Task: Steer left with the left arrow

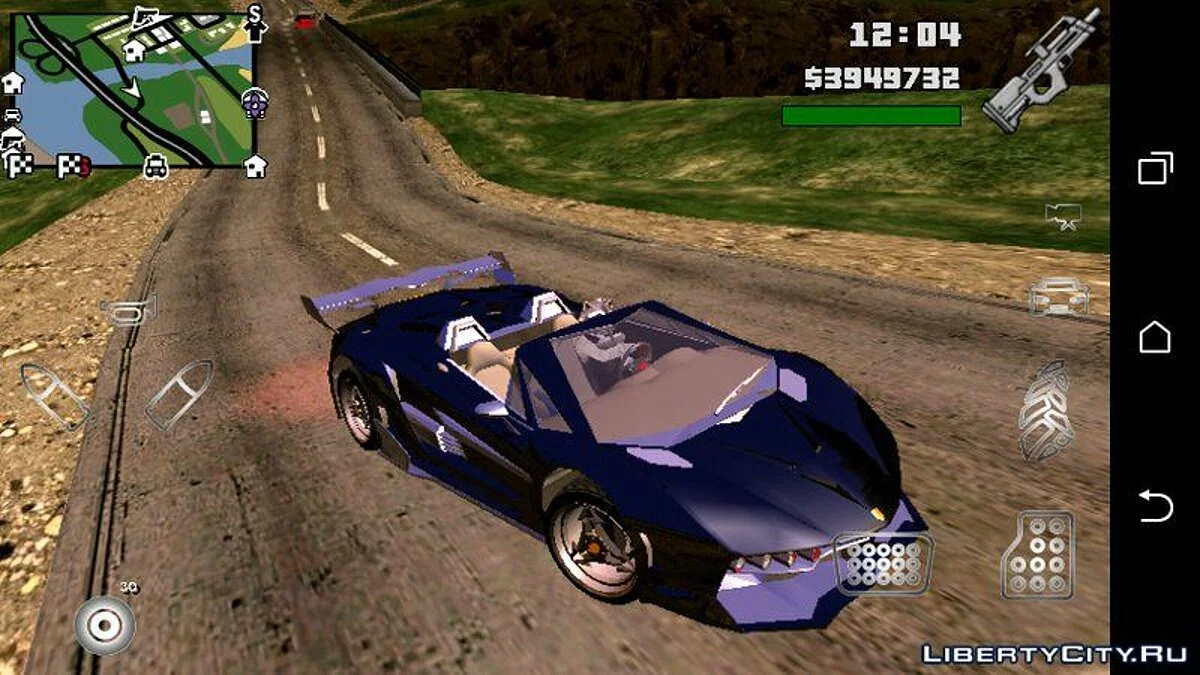Action: point(54,396)
